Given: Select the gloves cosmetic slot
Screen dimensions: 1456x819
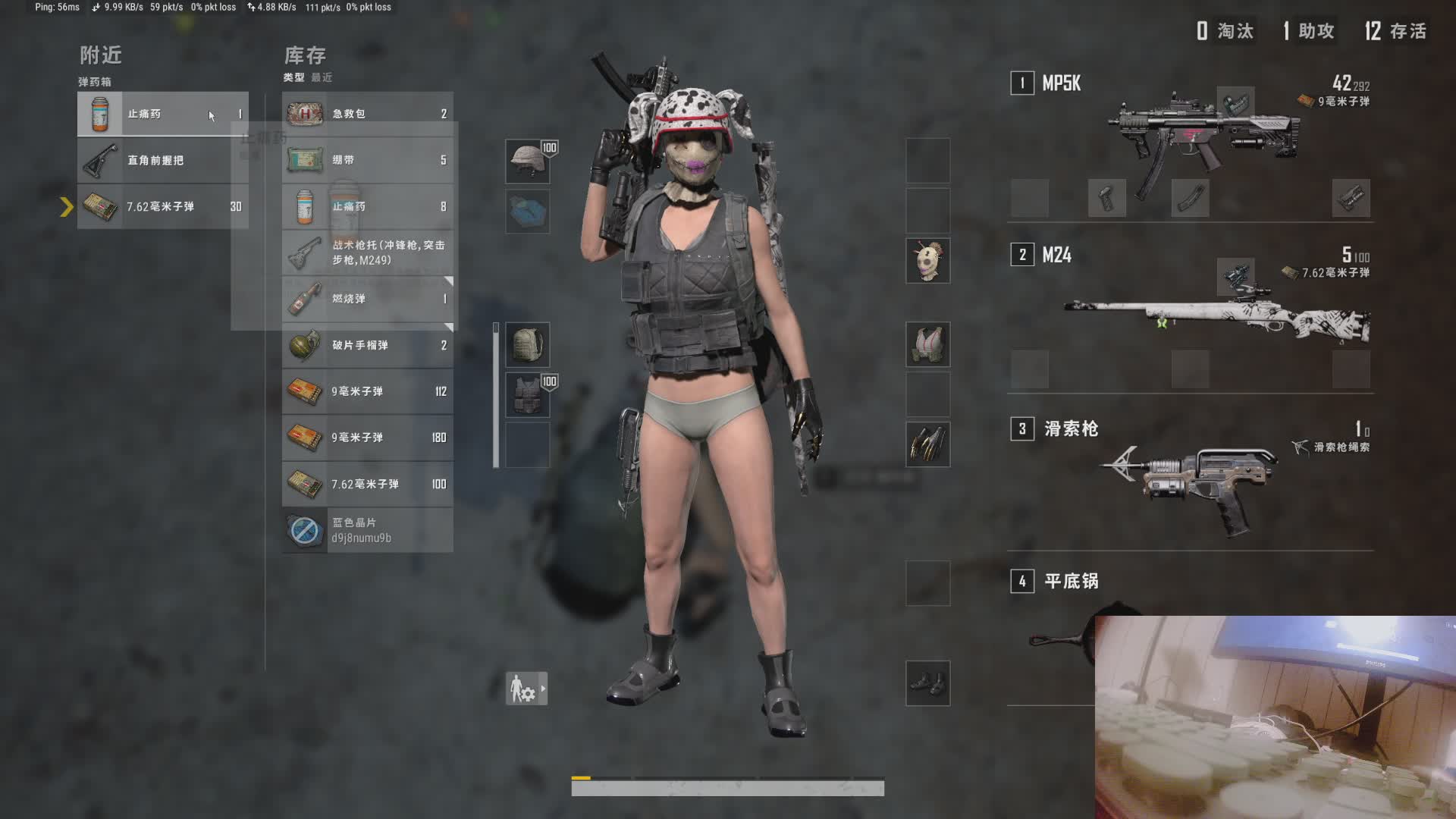Looking at the screenshot, I should point(927,444).
